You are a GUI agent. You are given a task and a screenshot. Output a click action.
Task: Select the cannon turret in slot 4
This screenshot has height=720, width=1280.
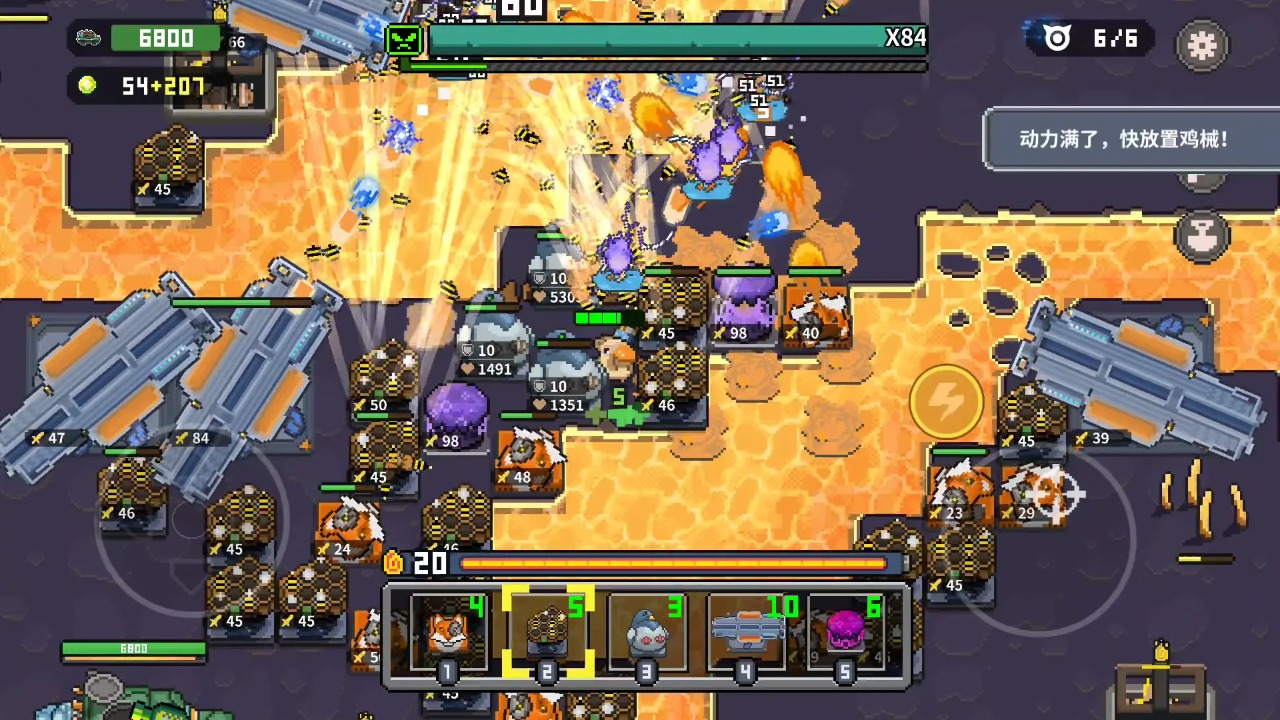click(x=746, y=633)
